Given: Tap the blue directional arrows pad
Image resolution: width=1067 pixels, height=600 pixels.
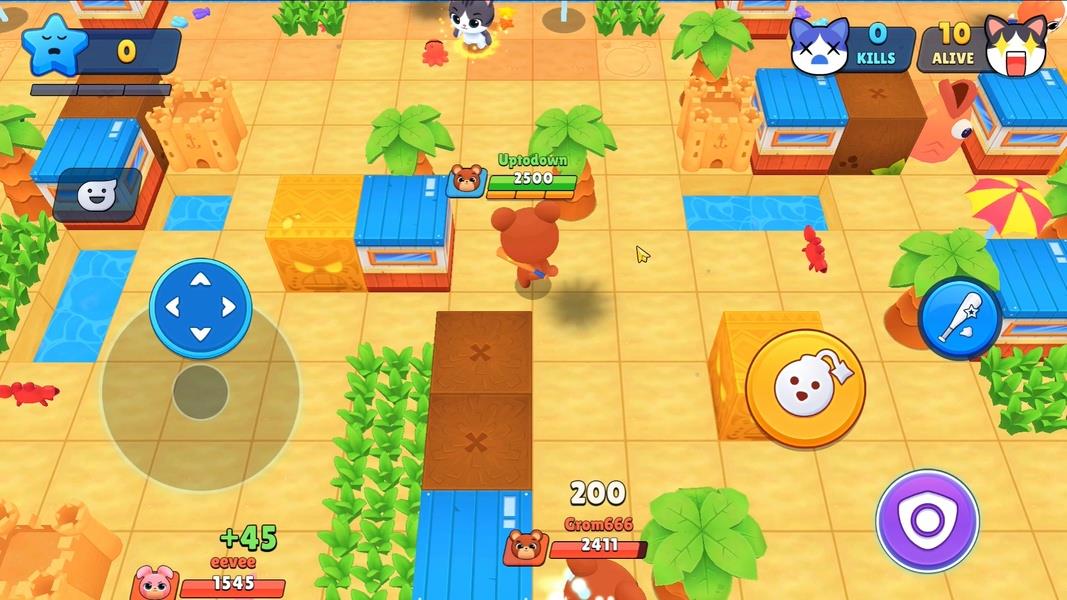Looking at the screenshot, I should pos(200,307).
